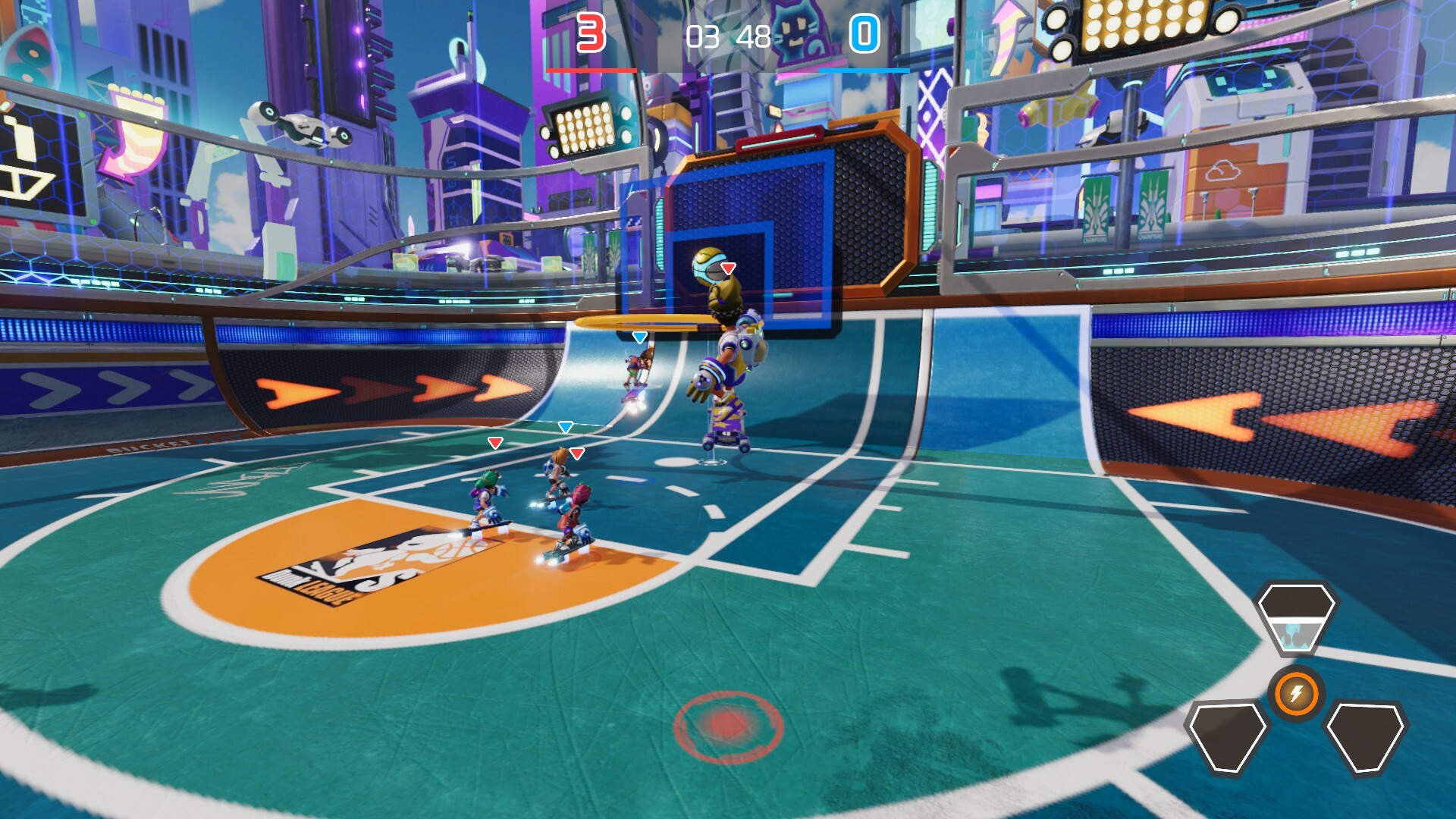The width and height of the screenshot is (1456, 819).
Task: Click the blue downward arrow indicator mid-court
Action: (x=566, y=428)
